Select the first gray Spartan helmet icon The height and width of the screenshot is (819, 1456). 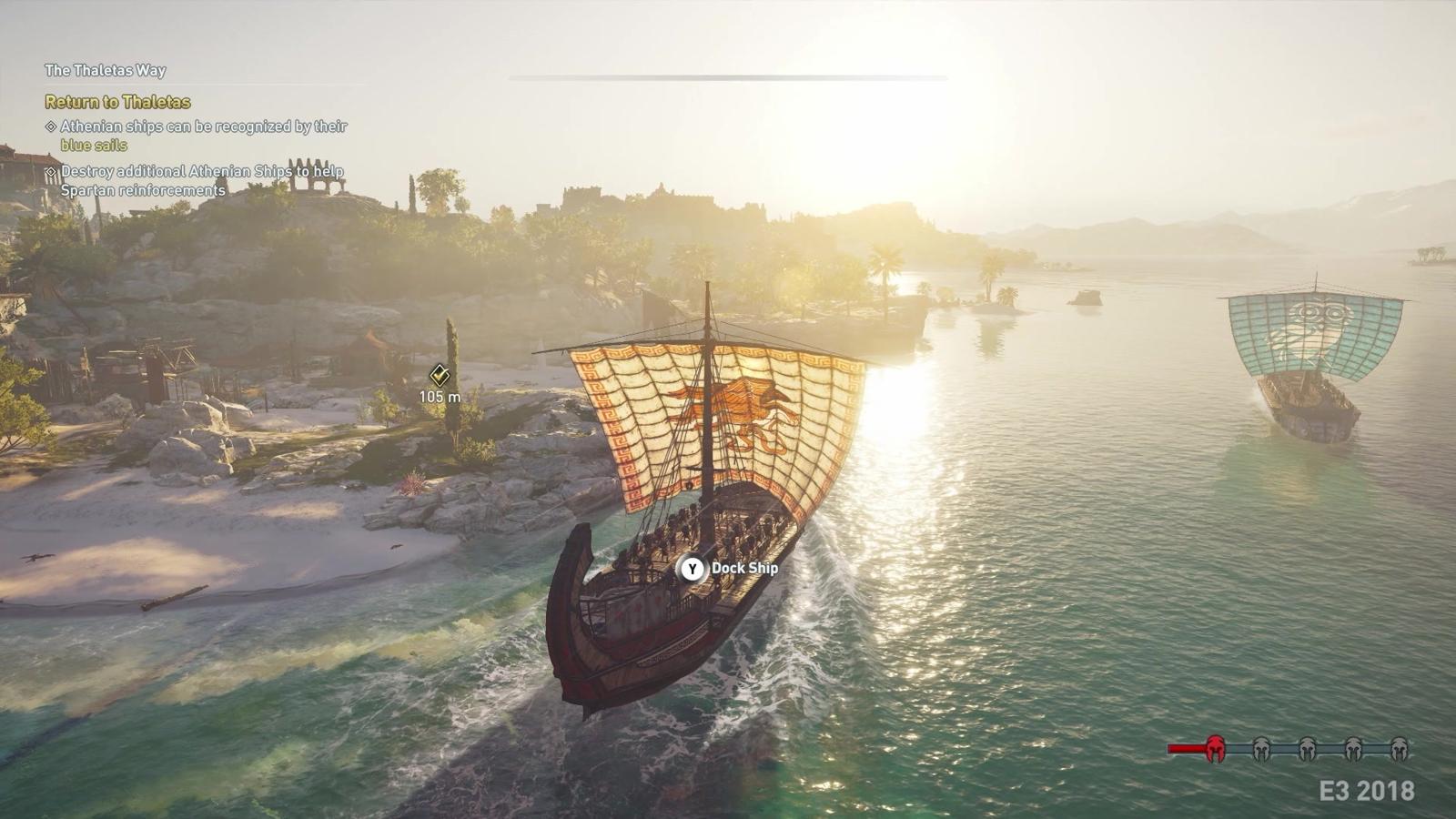coord(1260,748)
